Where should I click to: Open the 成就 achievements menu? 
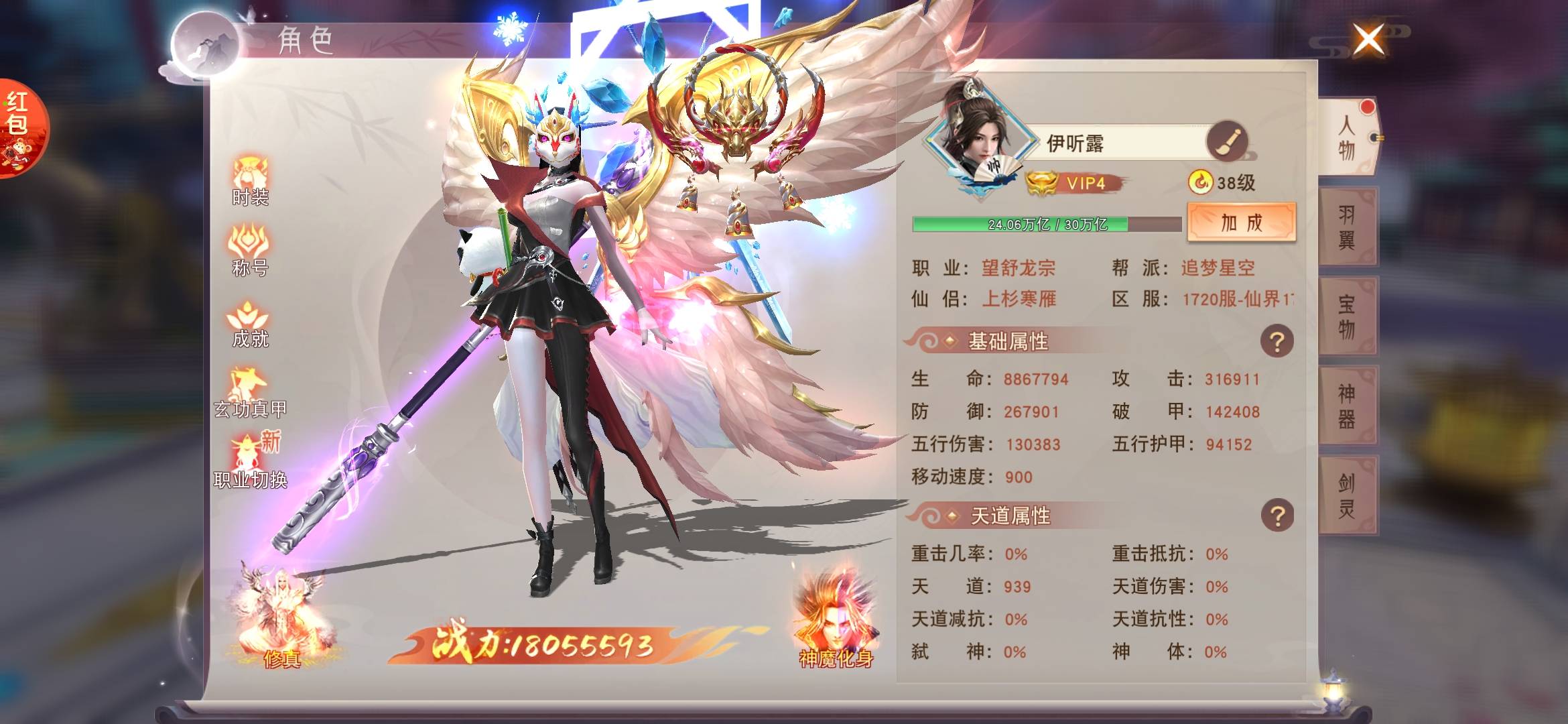[x=250, y=324]
